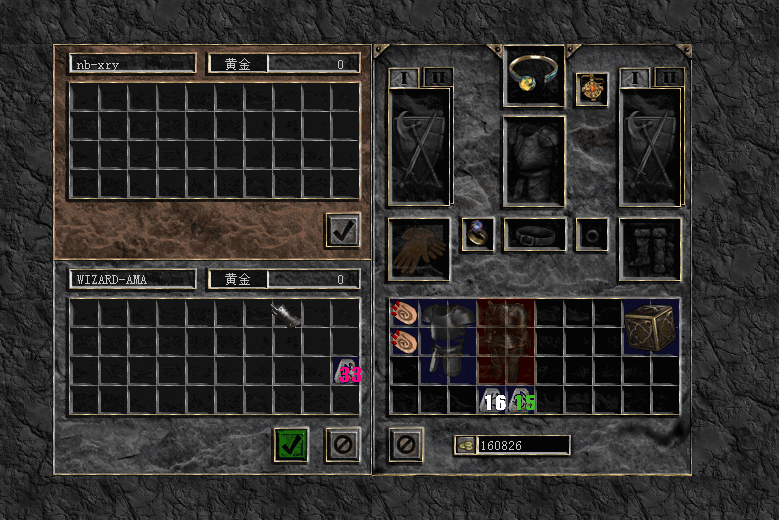779x520 pixels.
Task: Pick up the rune numbered 16
Action: tap(492, 401)
